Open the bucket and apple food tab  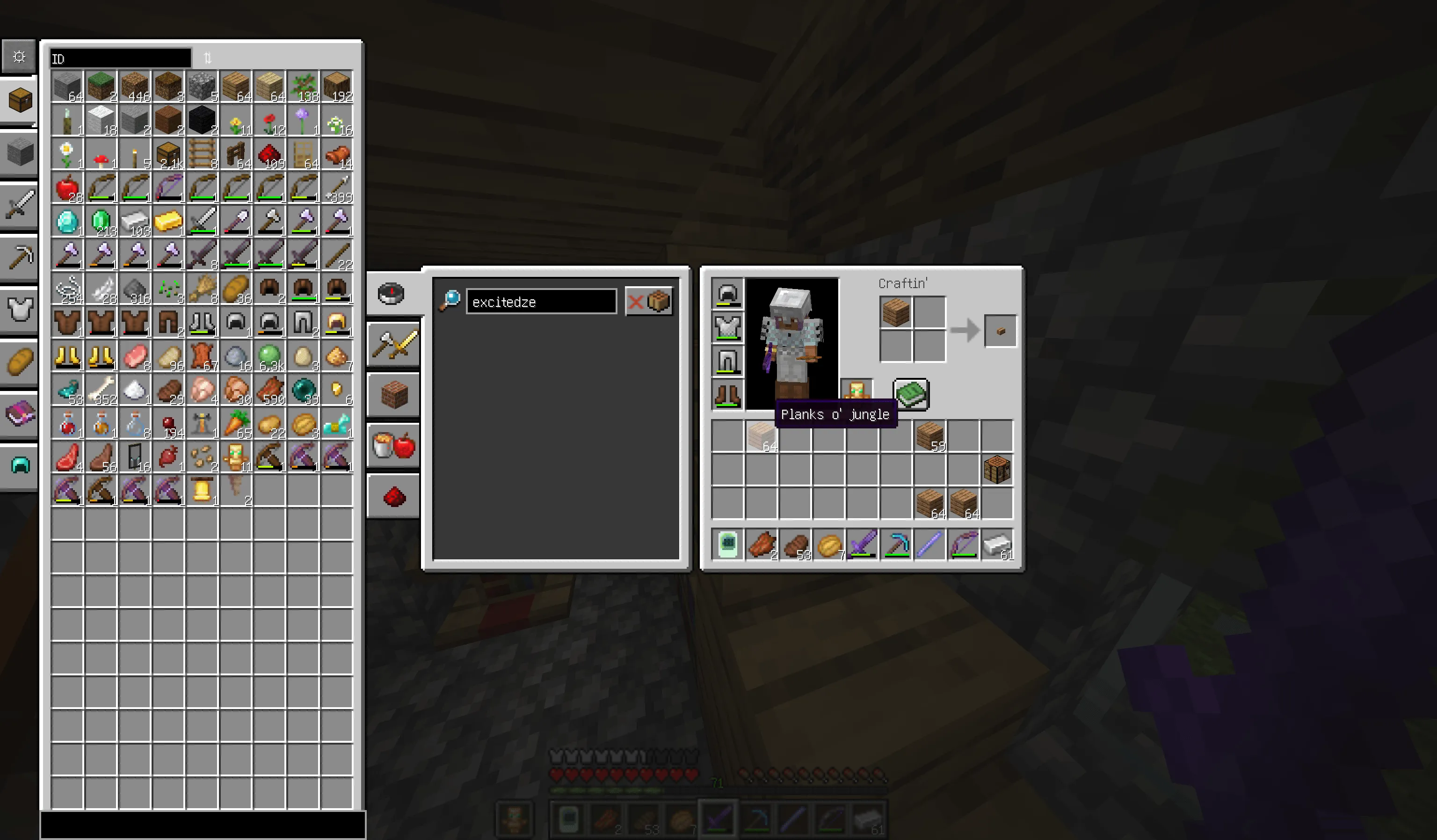point(393,446)
